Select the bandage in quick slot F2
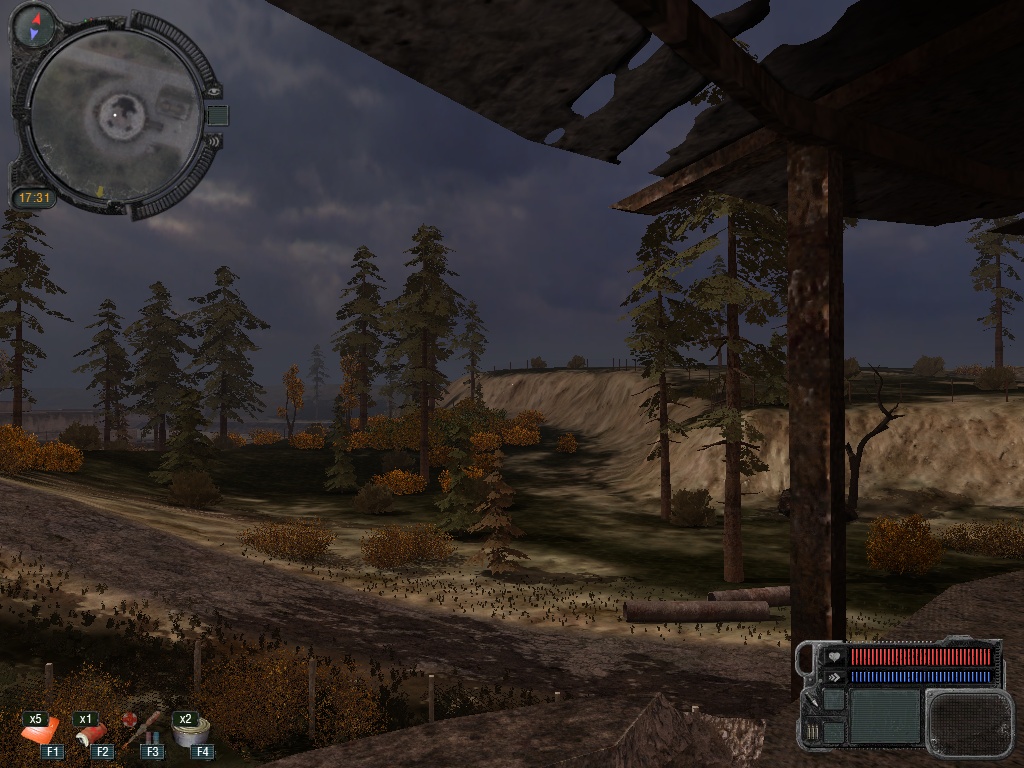Viewport: 1024px width, 768px height. [94, 735]
